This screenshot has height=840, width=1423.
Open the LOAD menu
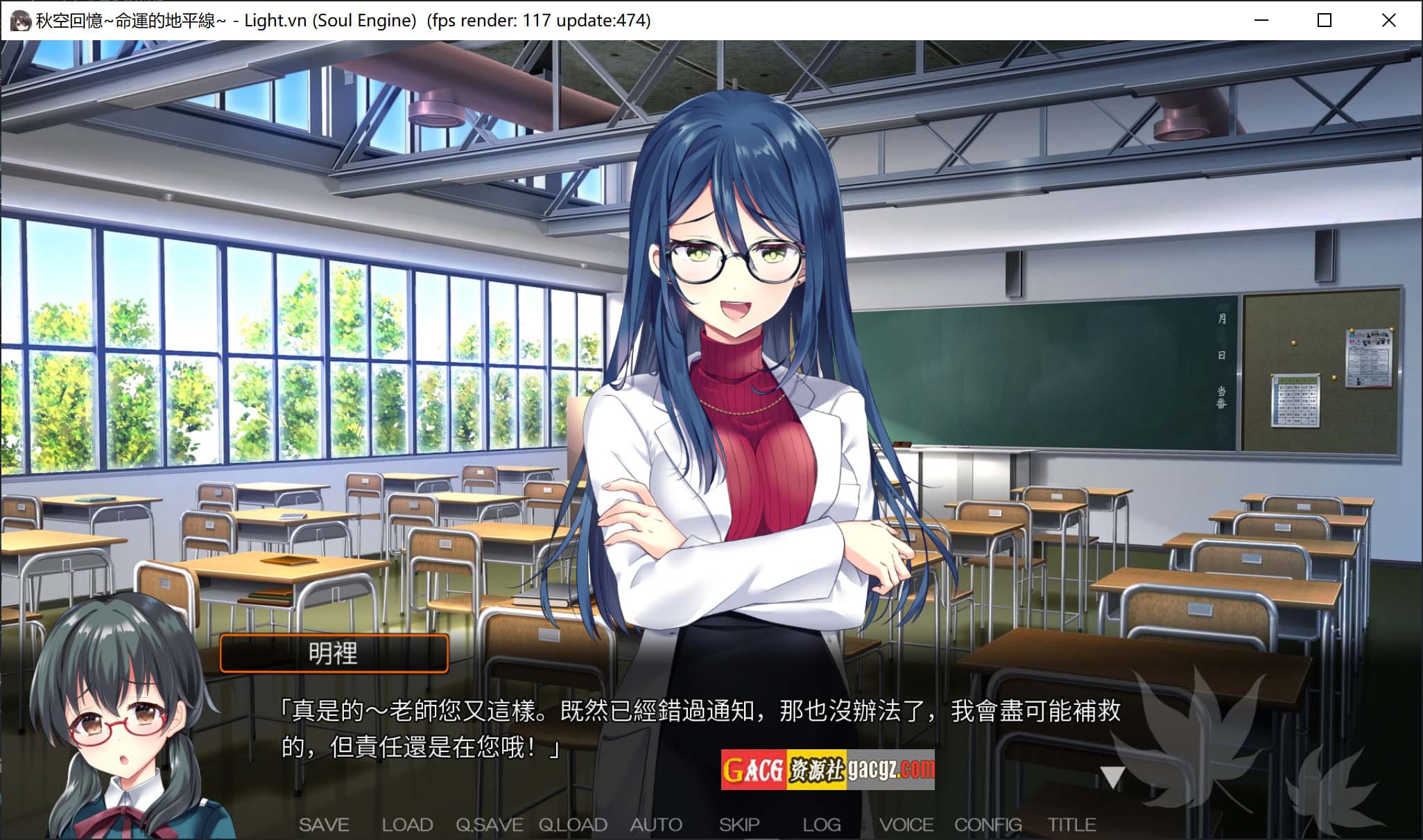pos(407,825)
